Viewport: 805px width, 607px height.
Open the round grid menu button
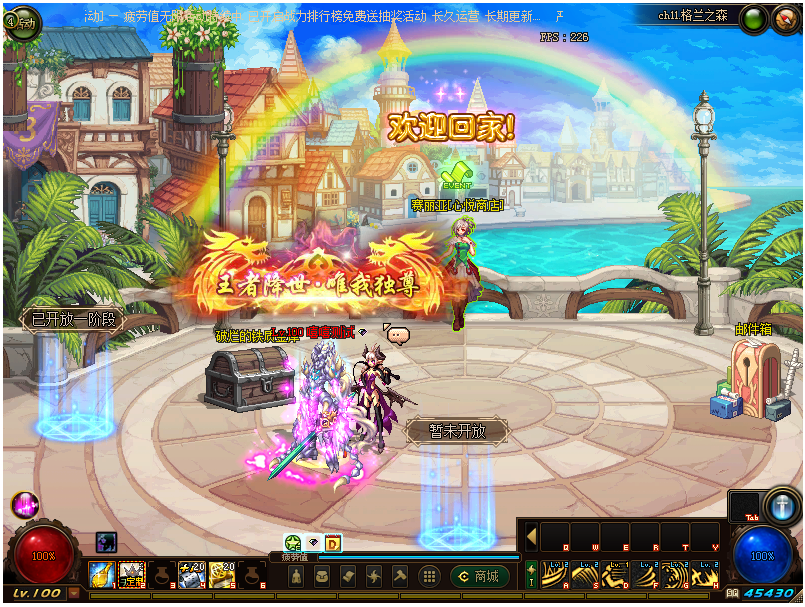429,576
